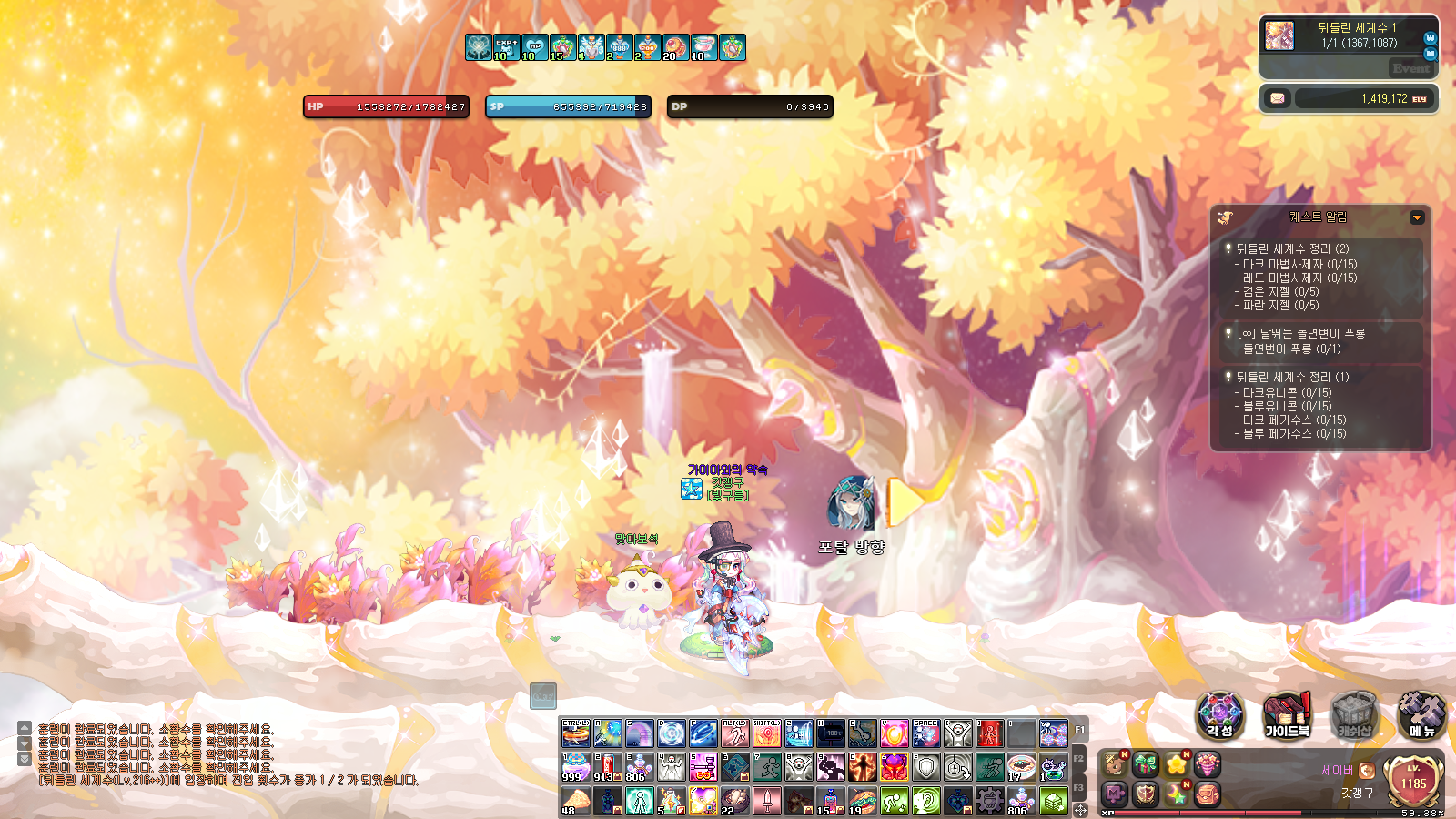
Task: Click the green gift box icon
Action: coord(1146,764)
